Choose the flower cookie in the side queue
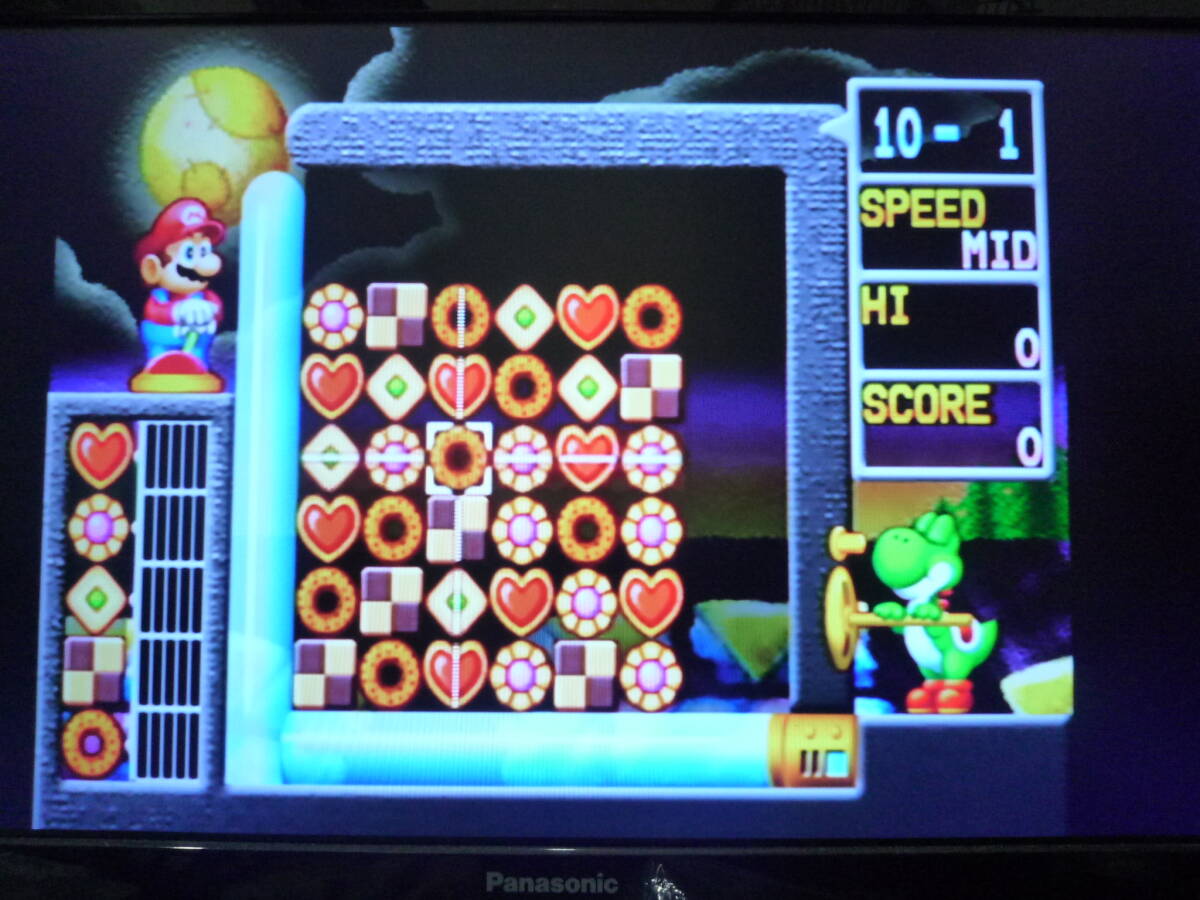 [x=98, y=526]
